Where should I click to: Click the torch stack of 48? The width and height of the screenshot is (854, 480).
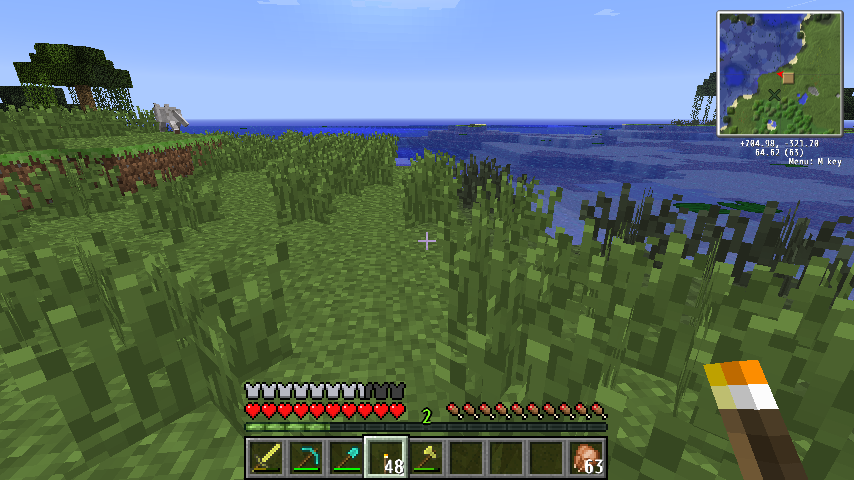(x=386, y=459)
